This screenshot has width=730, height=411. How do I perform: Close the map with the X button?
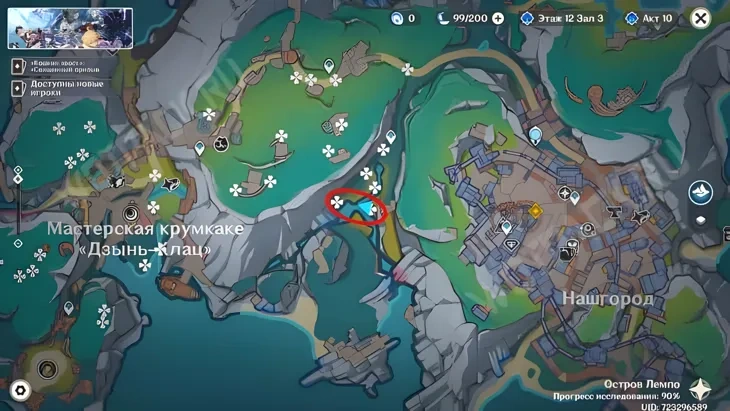click(700, 18)
